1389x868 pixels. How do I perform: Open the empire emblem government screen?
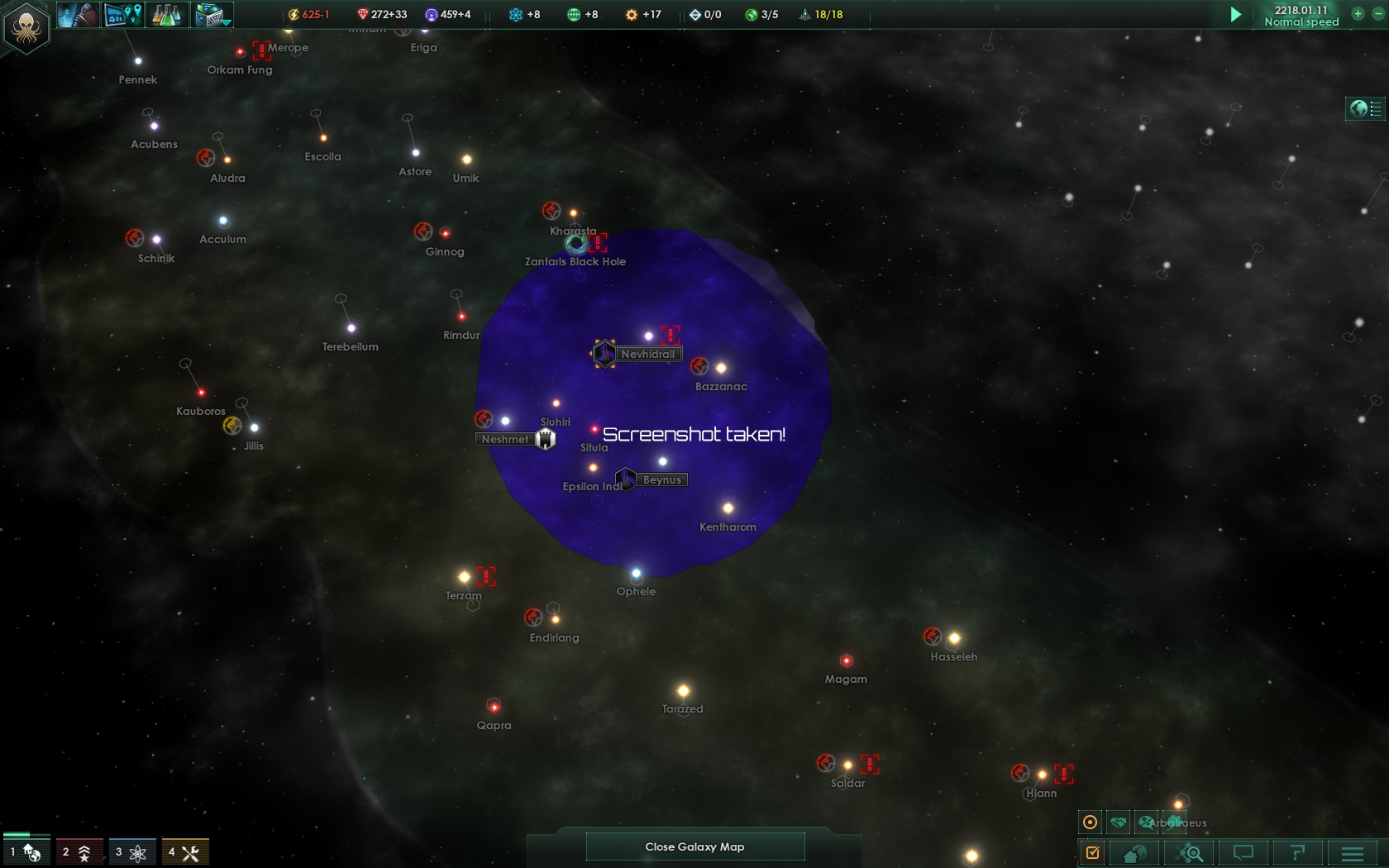tap(26, 27)
